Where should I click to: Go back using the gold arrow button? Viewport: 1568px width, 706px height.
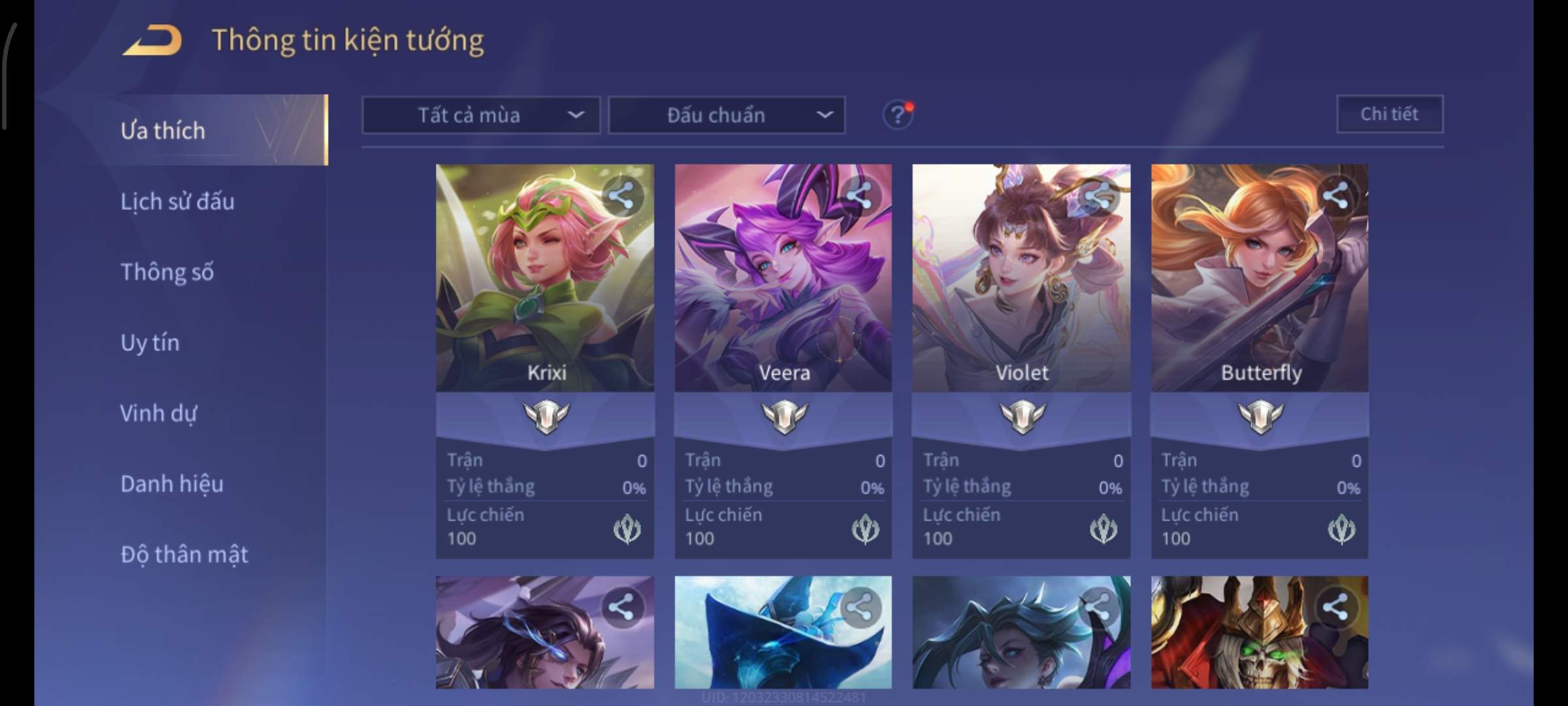(152, 41)
